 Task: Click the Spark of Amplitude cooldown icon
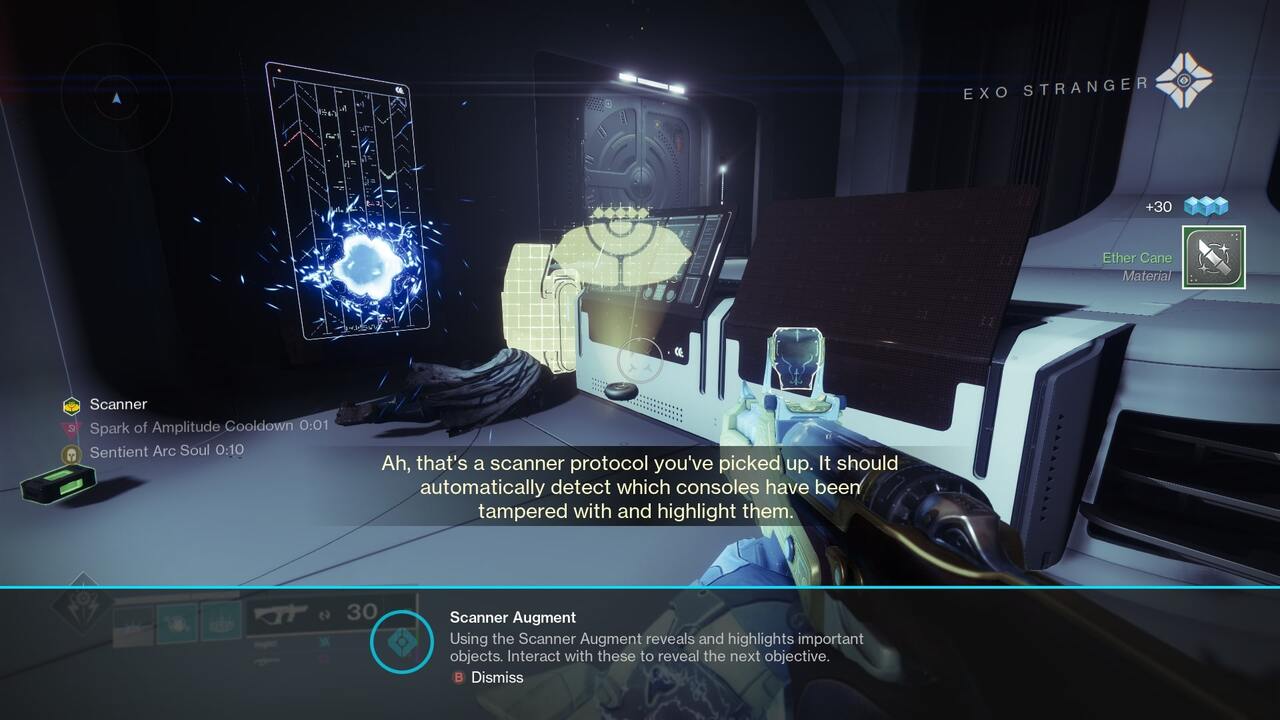coord(72,428)
